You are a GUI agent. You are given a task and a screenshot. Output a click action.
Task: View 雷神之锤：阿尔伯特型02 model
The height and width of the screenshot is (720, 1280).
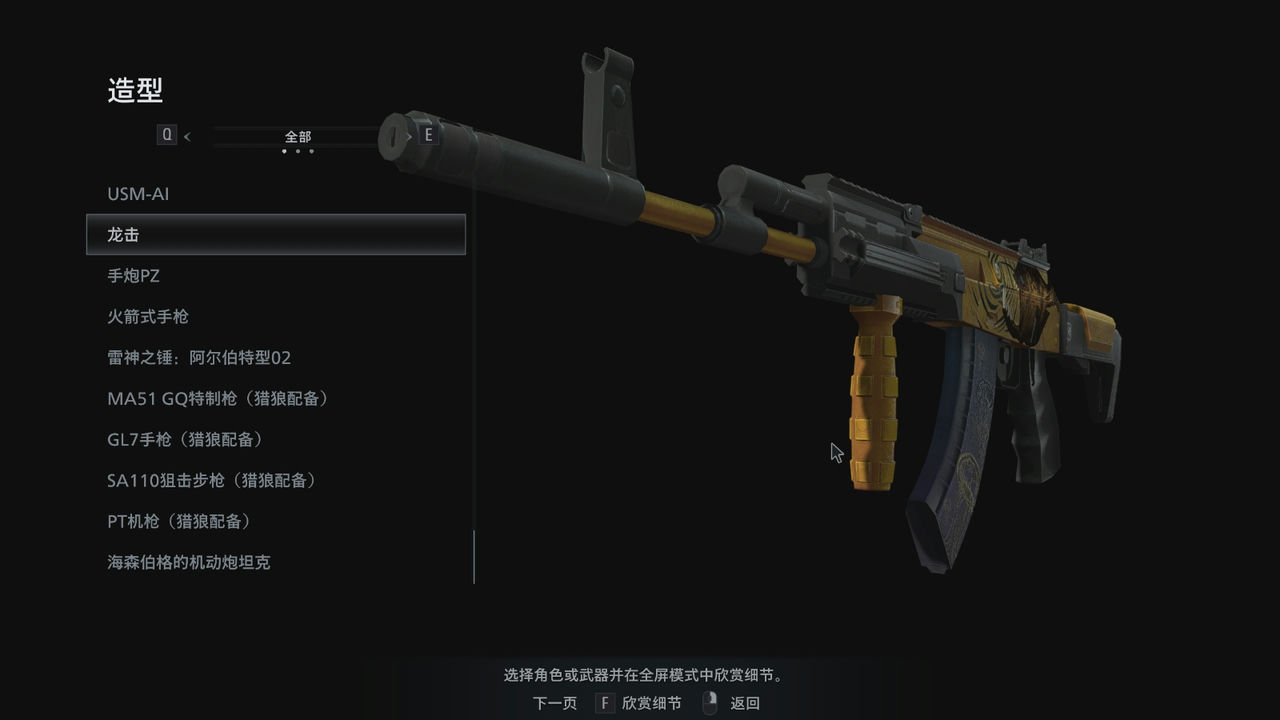click(x=199, y=358)
